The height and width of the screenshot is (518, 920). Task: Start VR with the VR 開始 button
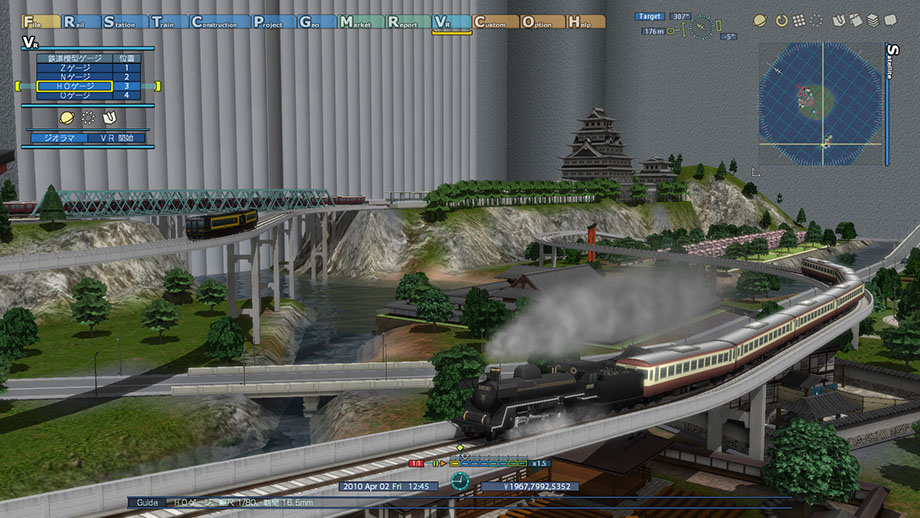pyautogui.click(x=117, y=138)
